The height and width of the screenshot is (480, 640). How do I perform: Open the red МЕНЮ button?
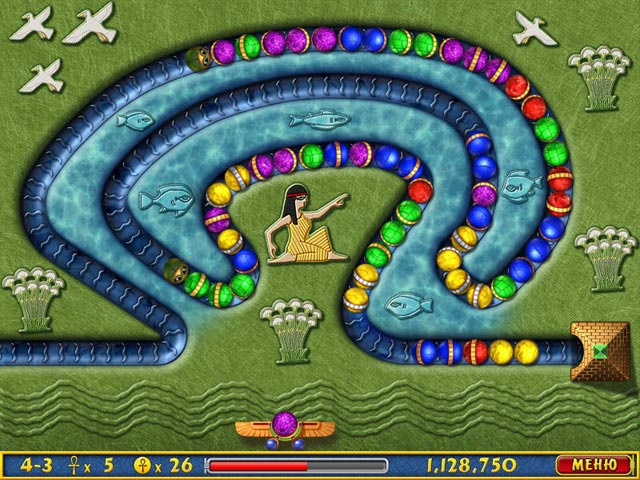594,465
